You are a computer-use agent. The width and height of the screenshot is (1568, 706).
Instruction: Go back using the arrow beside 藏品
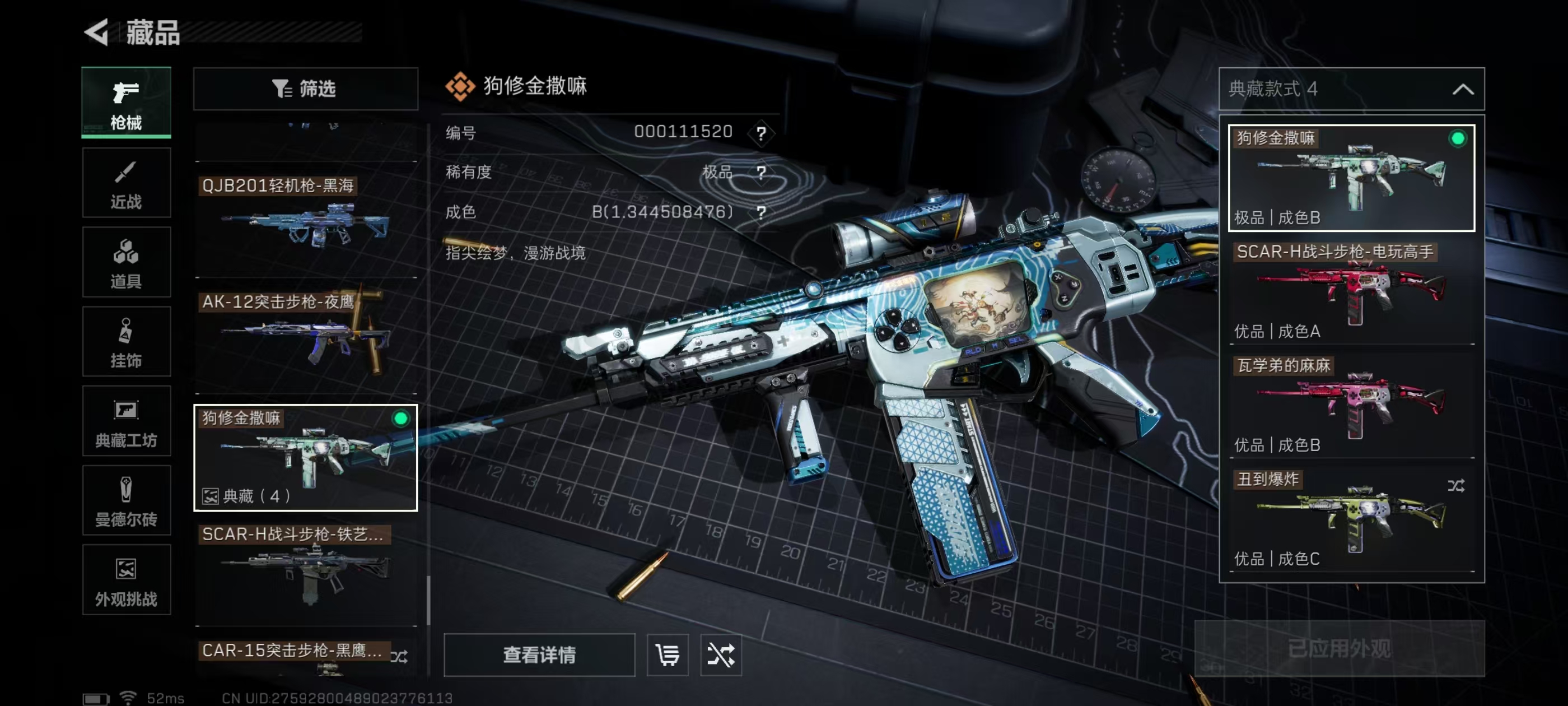click(x=97, y=32)
